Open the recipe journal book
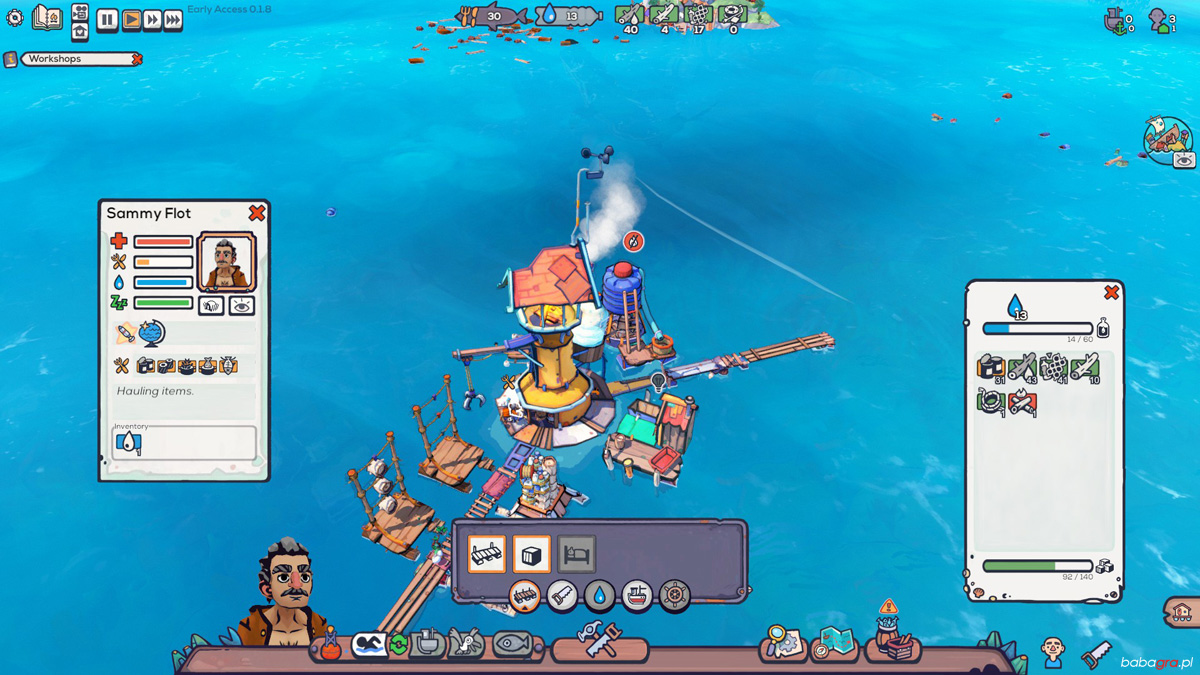The image size is (1200, 675). click(x=47, y=17)
